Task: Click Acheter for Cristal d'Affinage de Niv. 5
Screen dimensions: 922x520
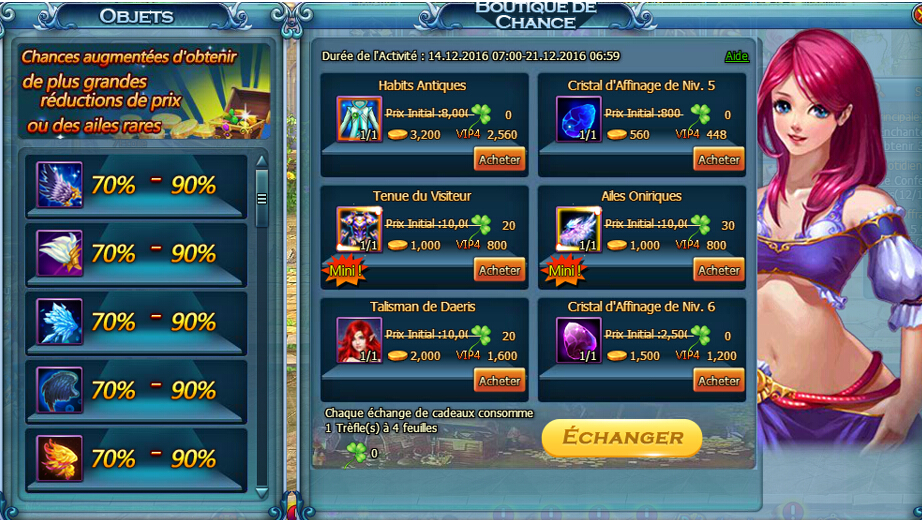Action: point(718,159)
